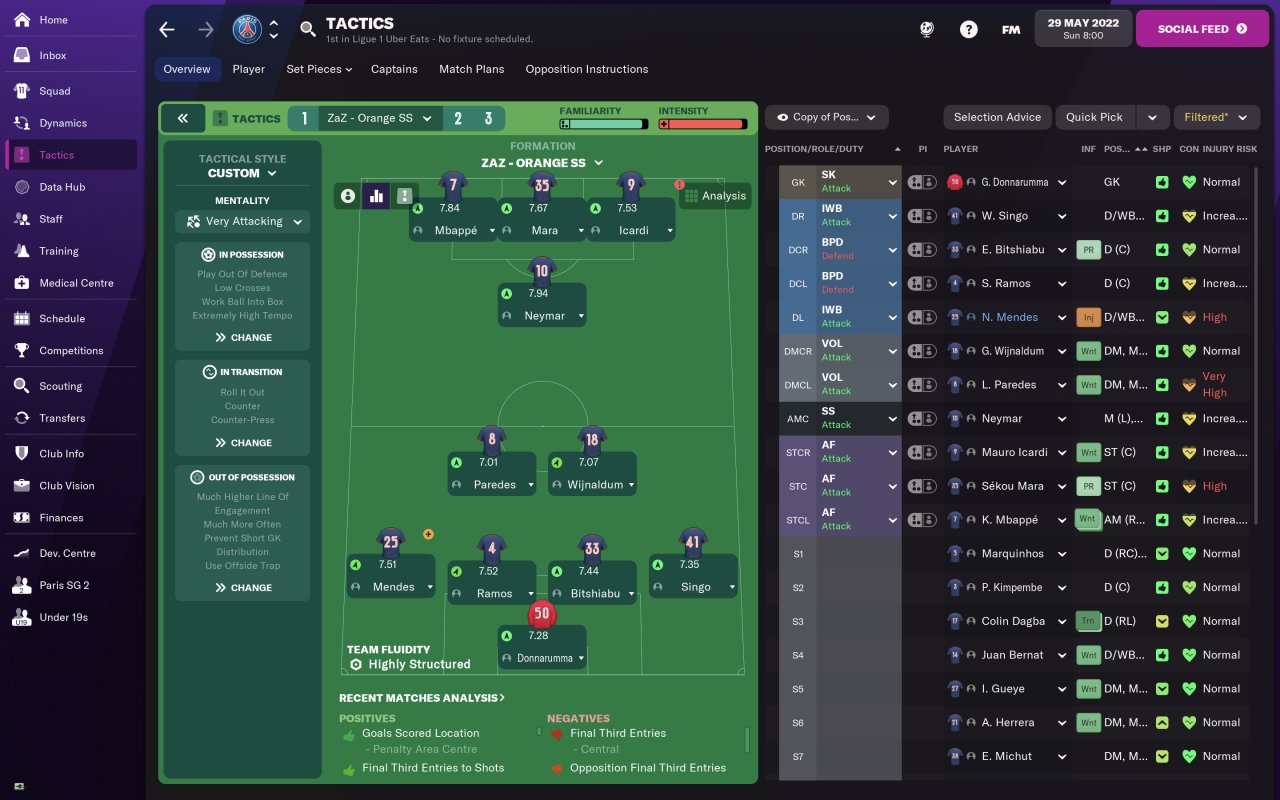
Task: Expand the Formation ZaZ - Orange SS dropdown
Action: click(x=542, y=163)
